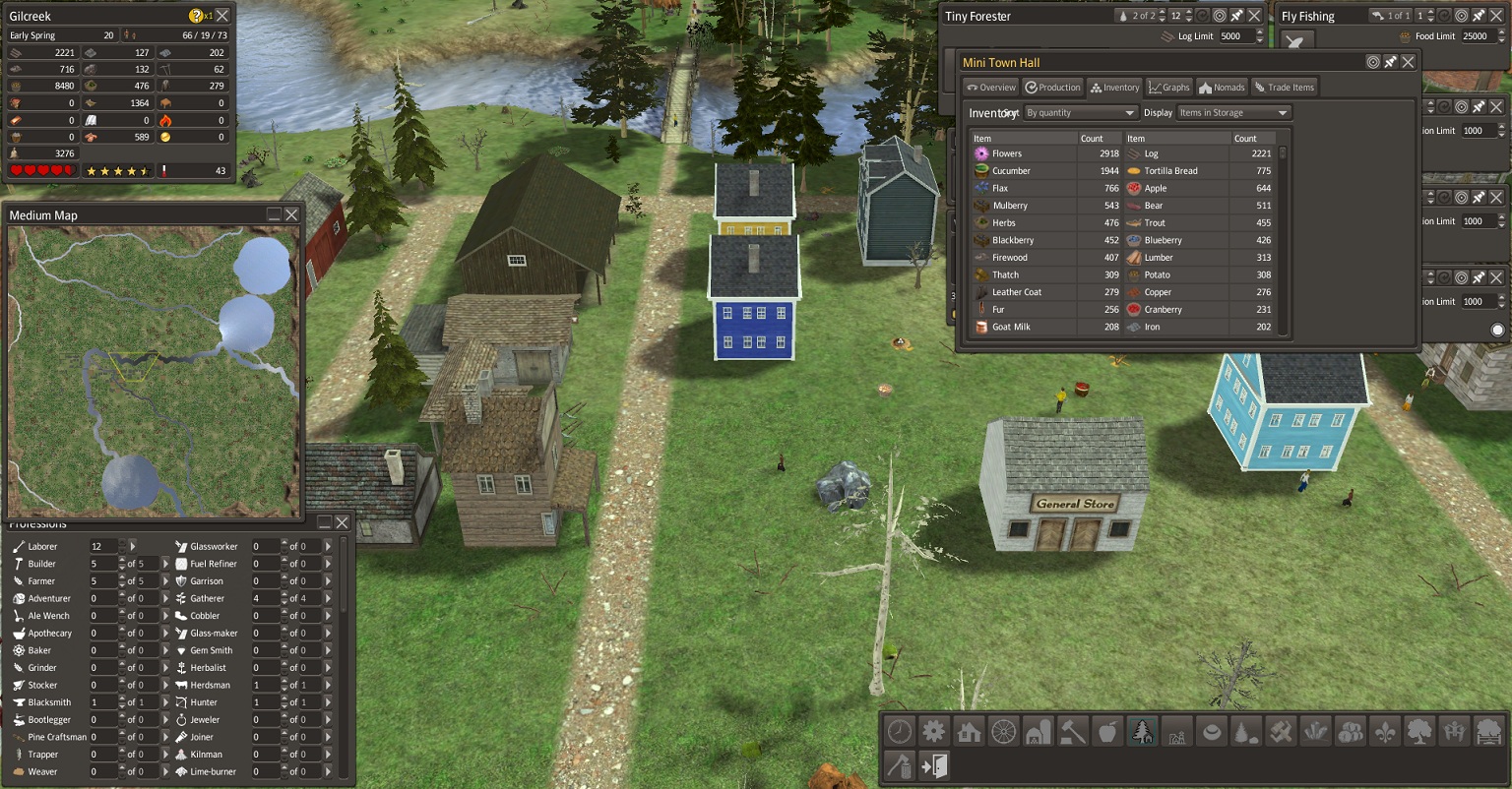Click the exit door toolbar button

[934, 765]
